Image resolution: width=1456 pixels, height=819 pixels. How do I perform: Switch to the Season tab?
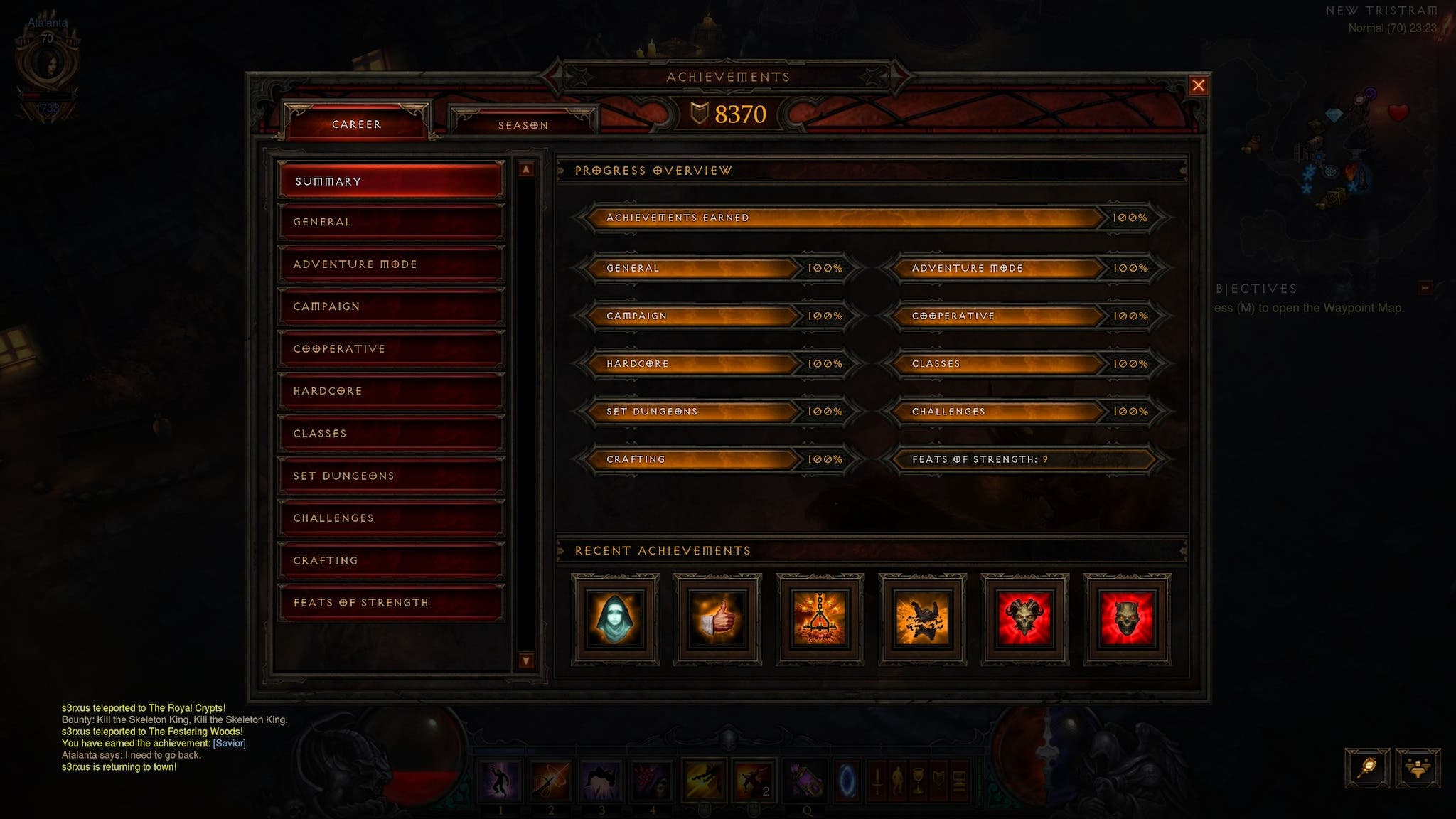click(x=523, y=124)
